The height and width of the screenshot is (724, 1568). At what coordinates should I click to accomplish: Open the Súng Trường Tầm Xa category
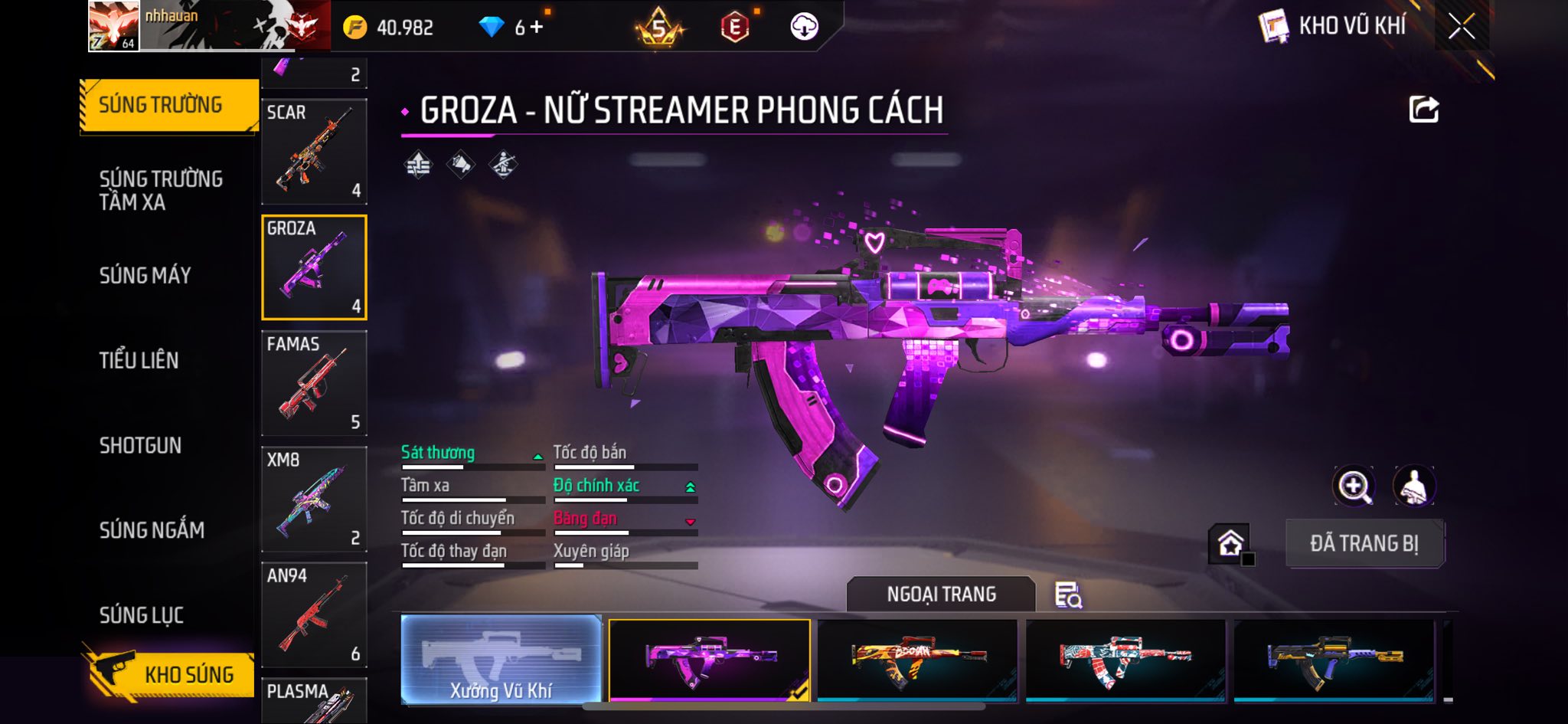161,190
